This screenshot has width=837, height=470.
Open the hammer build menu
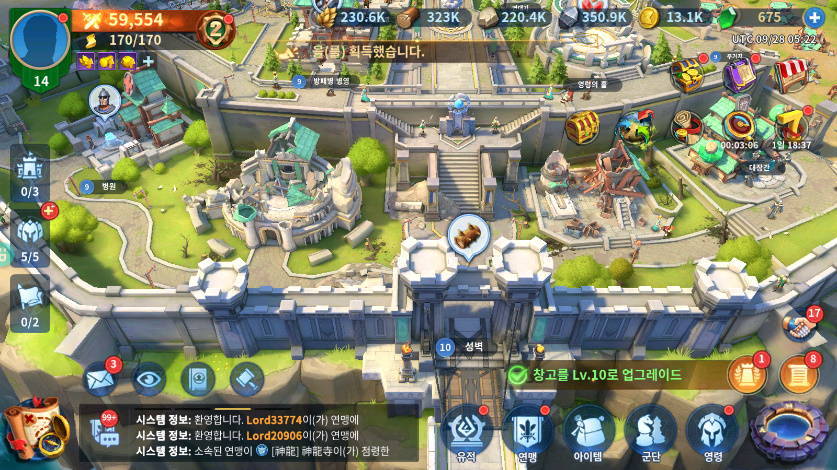coord(246,378)
